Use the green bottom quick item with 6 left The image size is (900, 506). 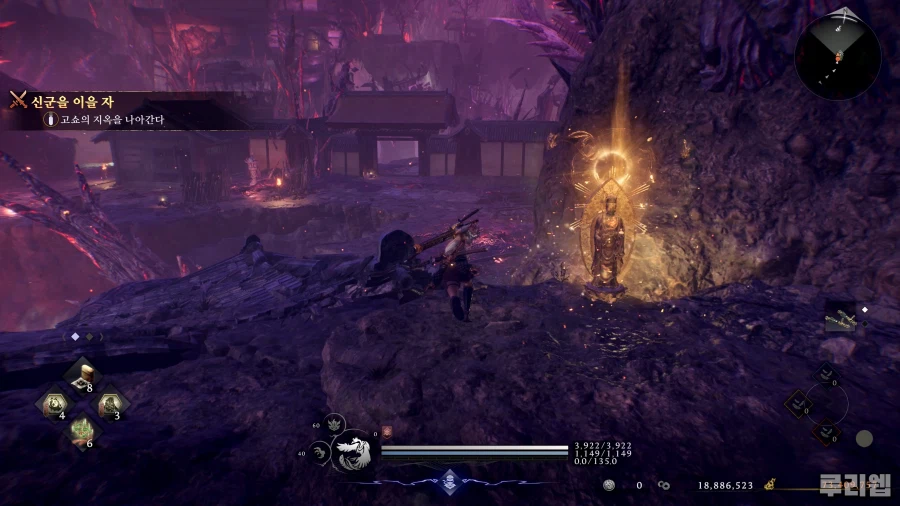81,432
